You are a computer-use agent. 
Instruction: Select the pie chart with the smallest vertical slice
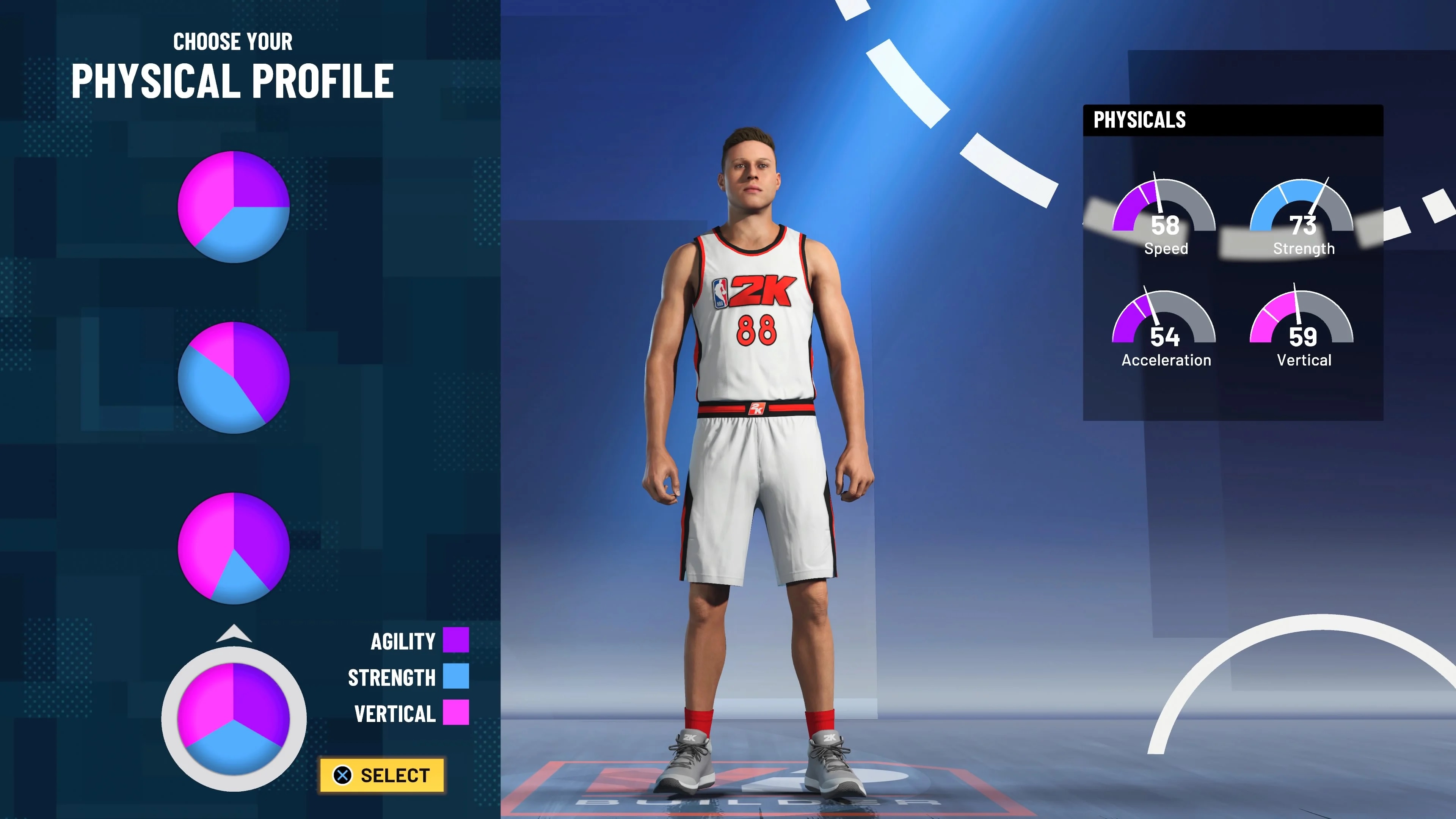pyautogui.click(x=234, y=377)
